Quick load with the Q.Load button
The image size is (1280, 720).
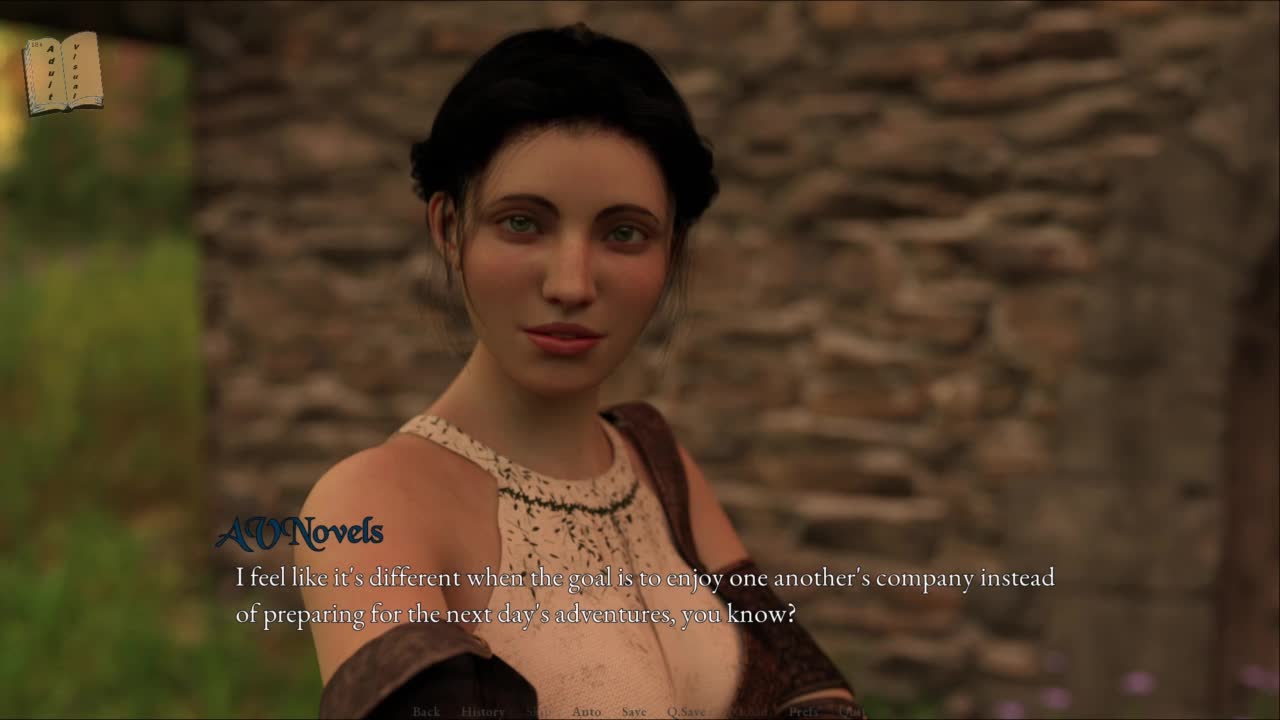point(748,711)
